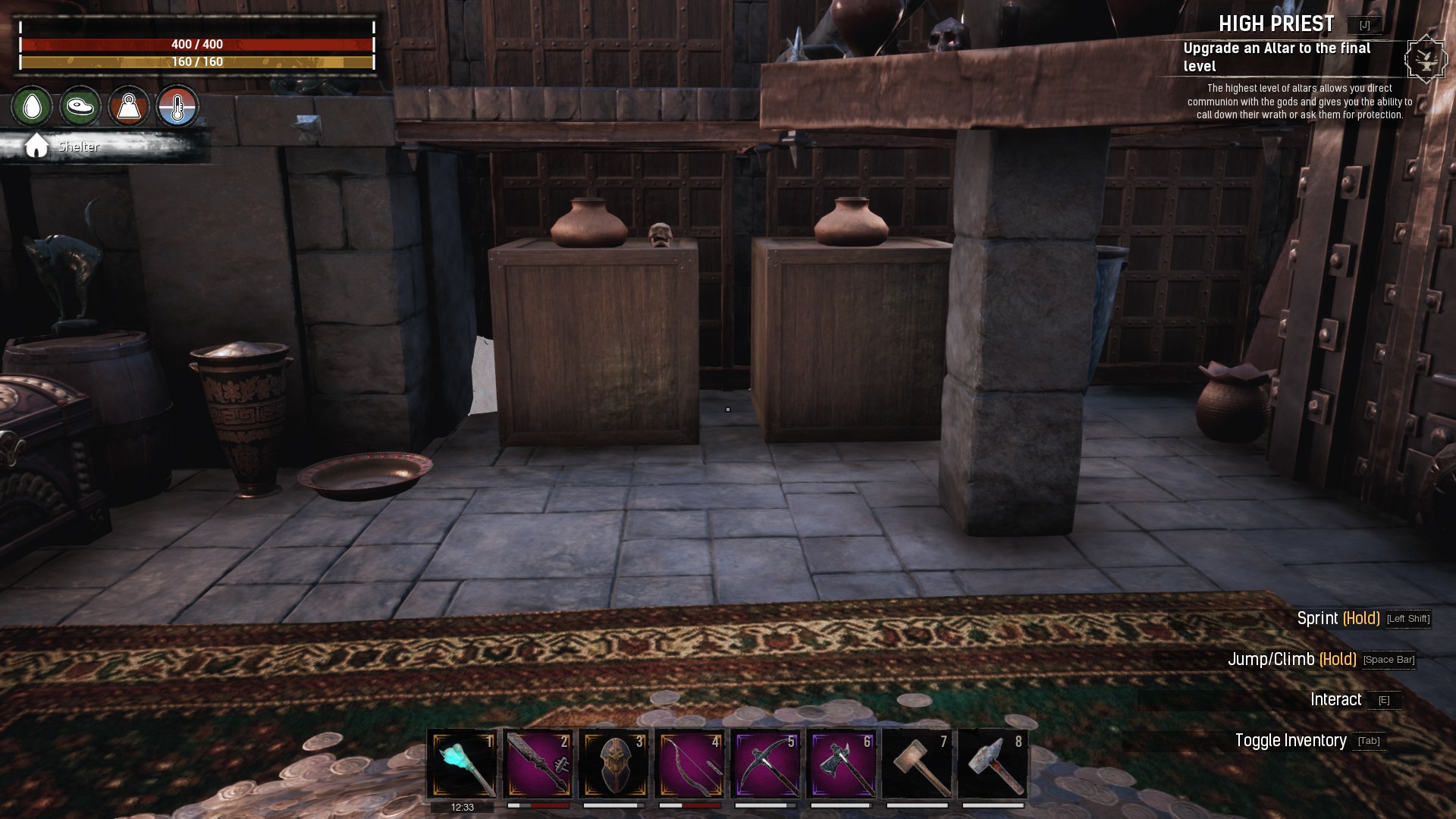Click the weight encumbrance status icon
This screenshot has width=1456, height=819.
click(x=129, y=106)
